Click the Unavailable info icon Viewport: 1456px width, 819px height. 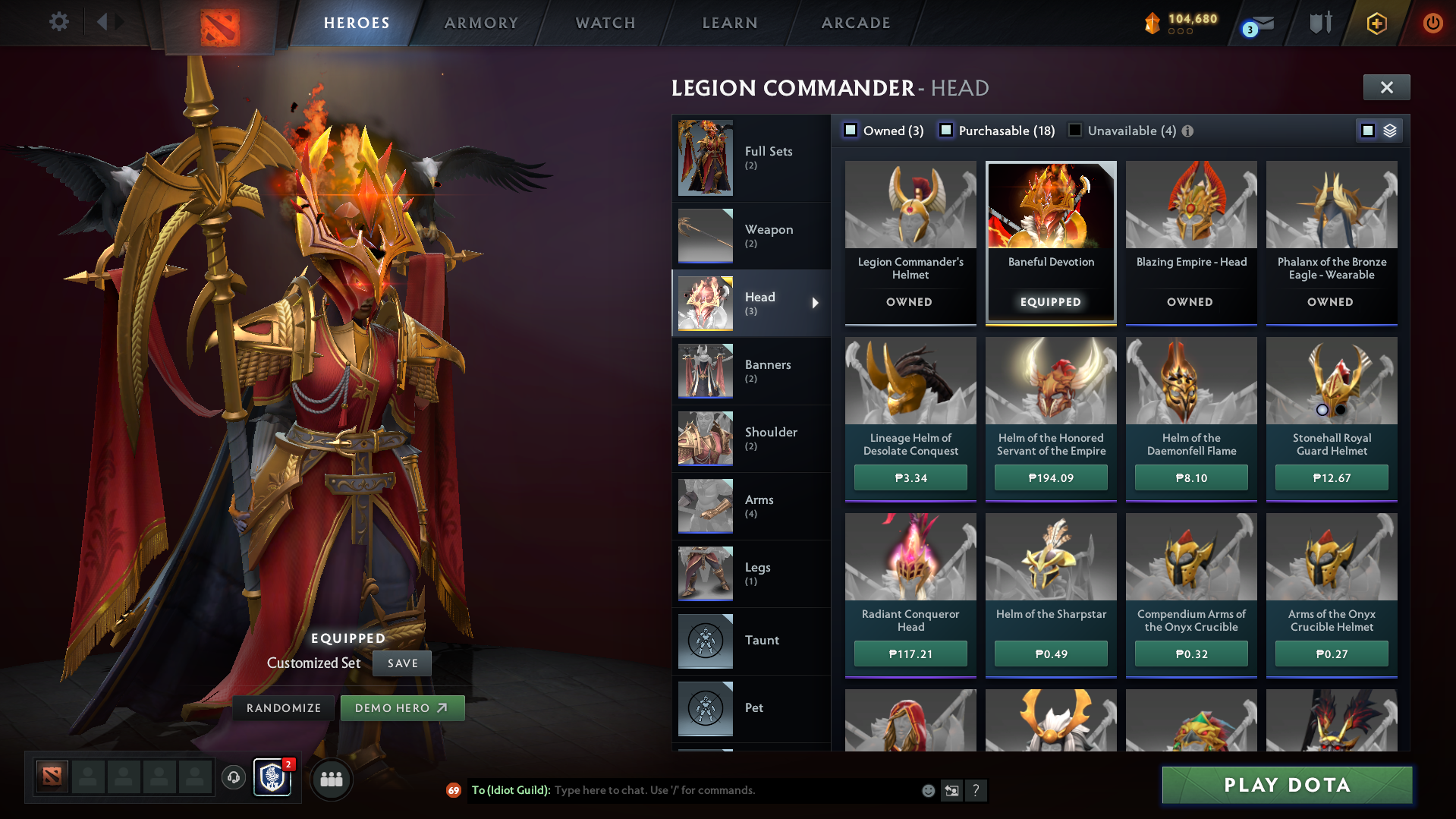click(1187, 131)
